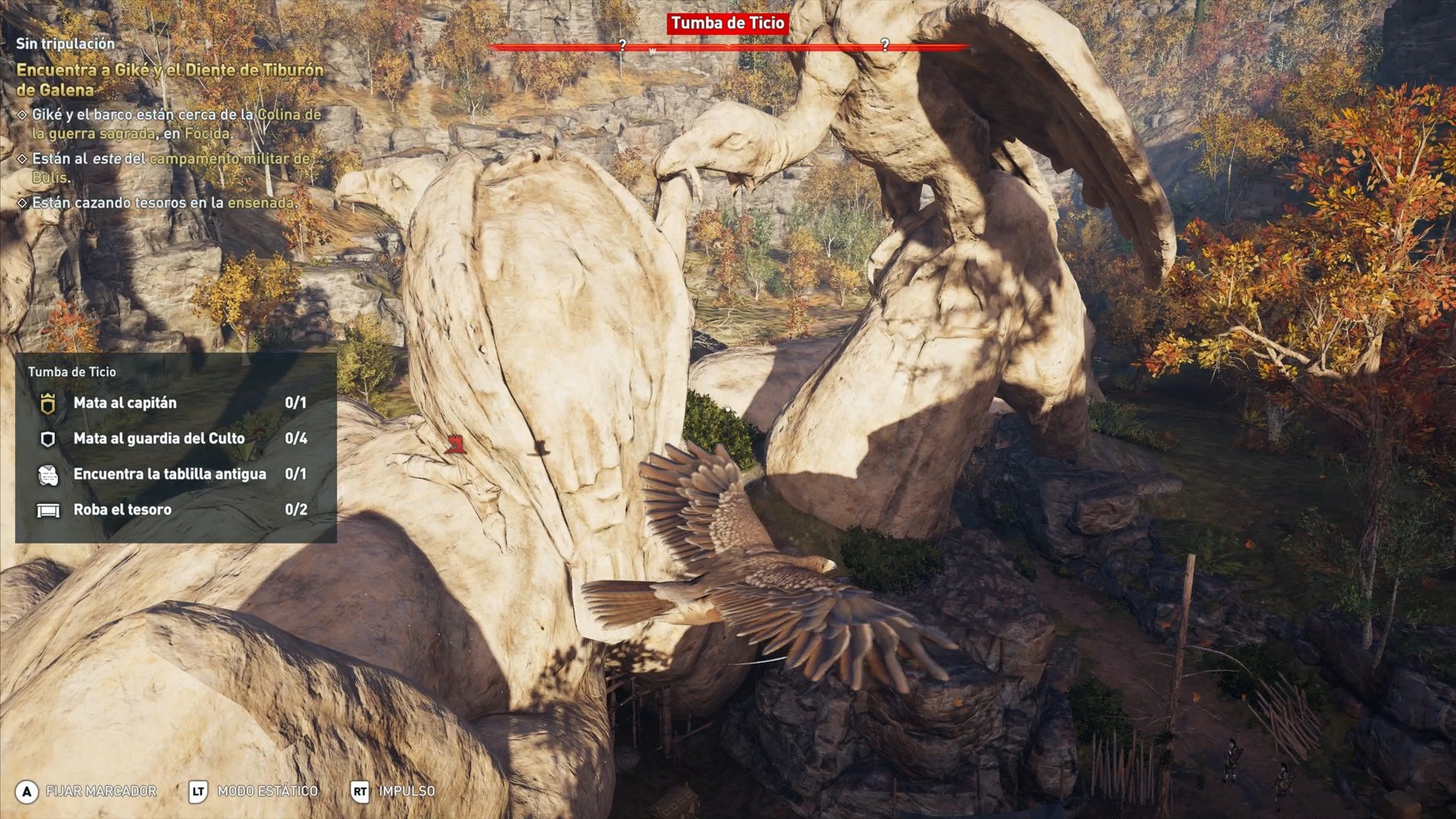Click the right '?' enemy marker on the compass
This screenshot has width=1456, height=819.
click(x=884, y=45)
